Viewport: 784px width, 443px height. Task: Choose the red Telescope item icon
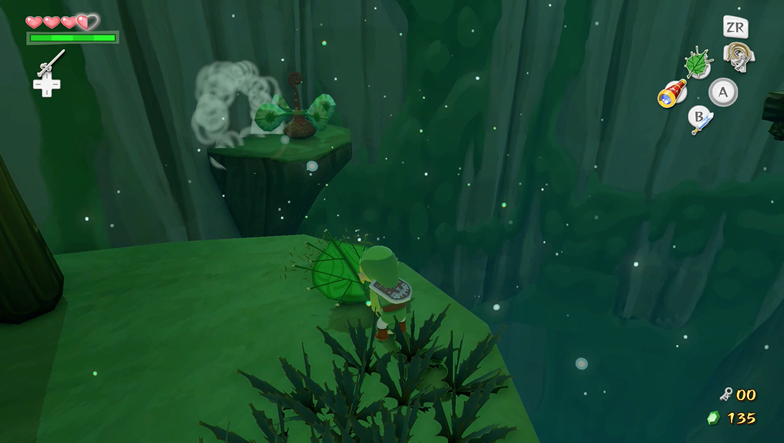[670, 95]
